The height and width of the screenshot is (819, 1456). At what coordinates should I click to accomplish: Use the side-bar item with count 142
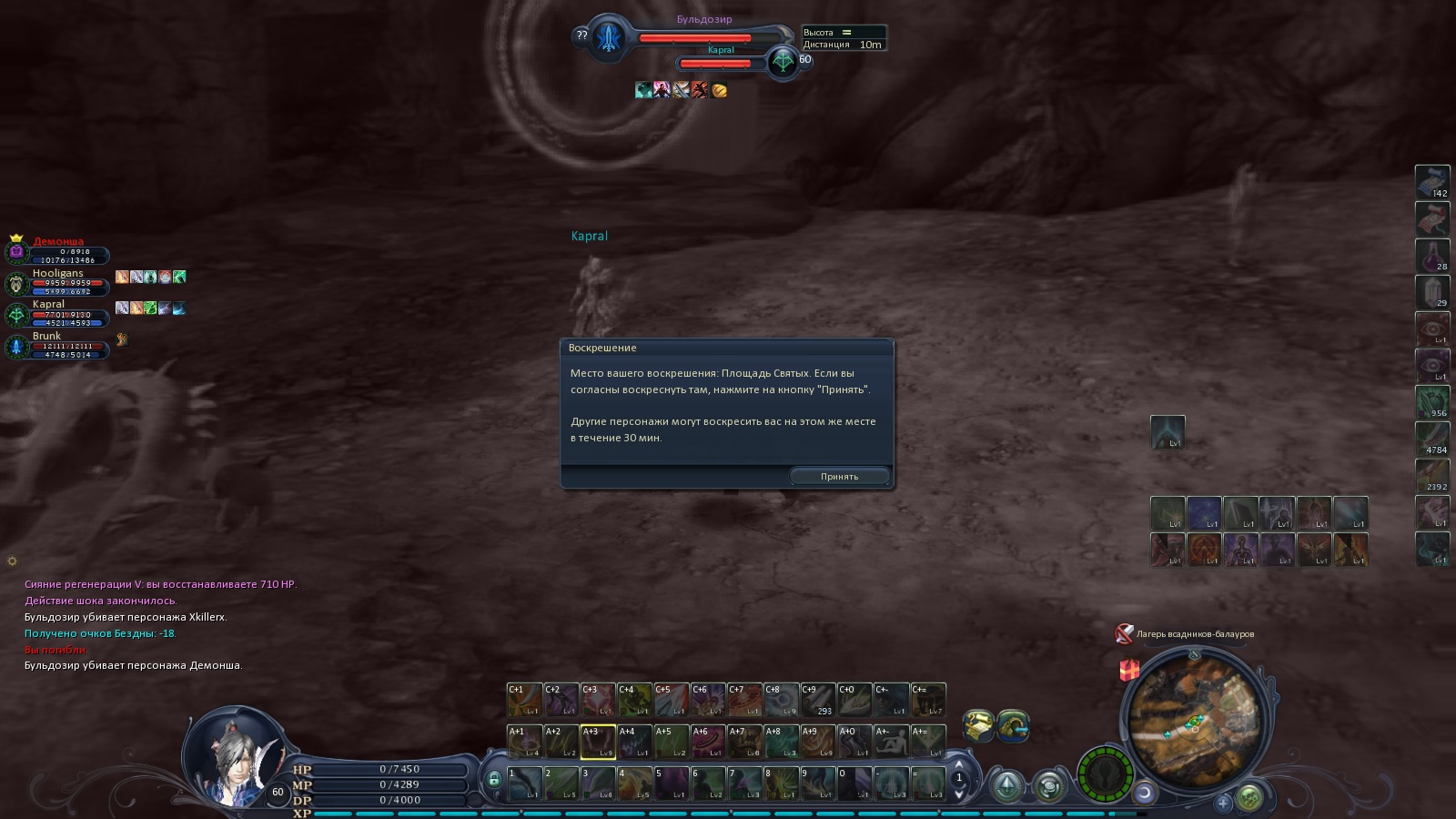(1432, 182)
